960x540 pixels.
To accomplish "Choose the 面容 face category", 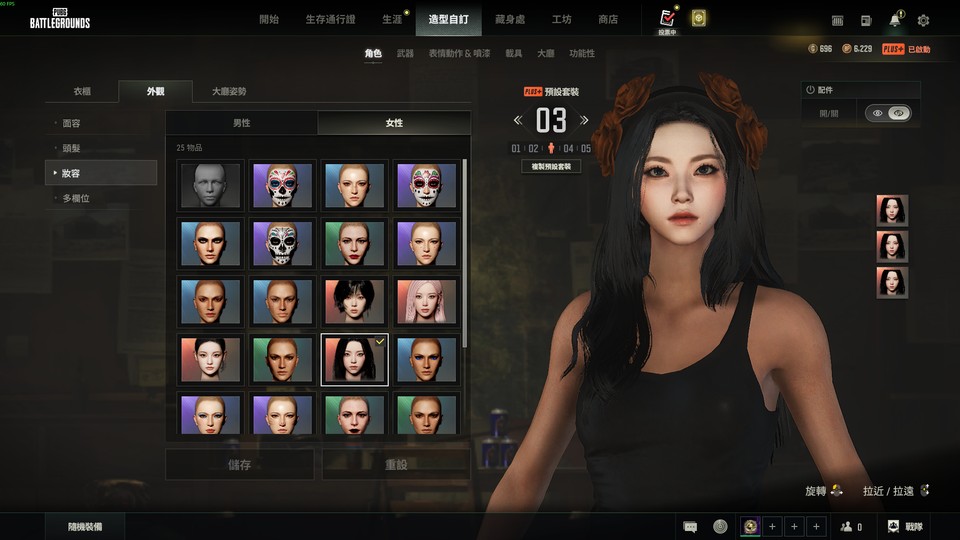I will coord(71,123).
